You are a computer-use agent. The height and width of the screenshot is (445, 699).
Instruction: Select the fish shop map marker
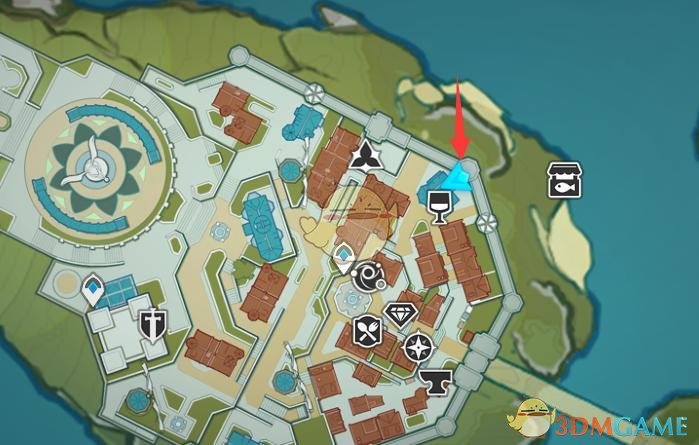pyautogui.click(x=564, y=179)
